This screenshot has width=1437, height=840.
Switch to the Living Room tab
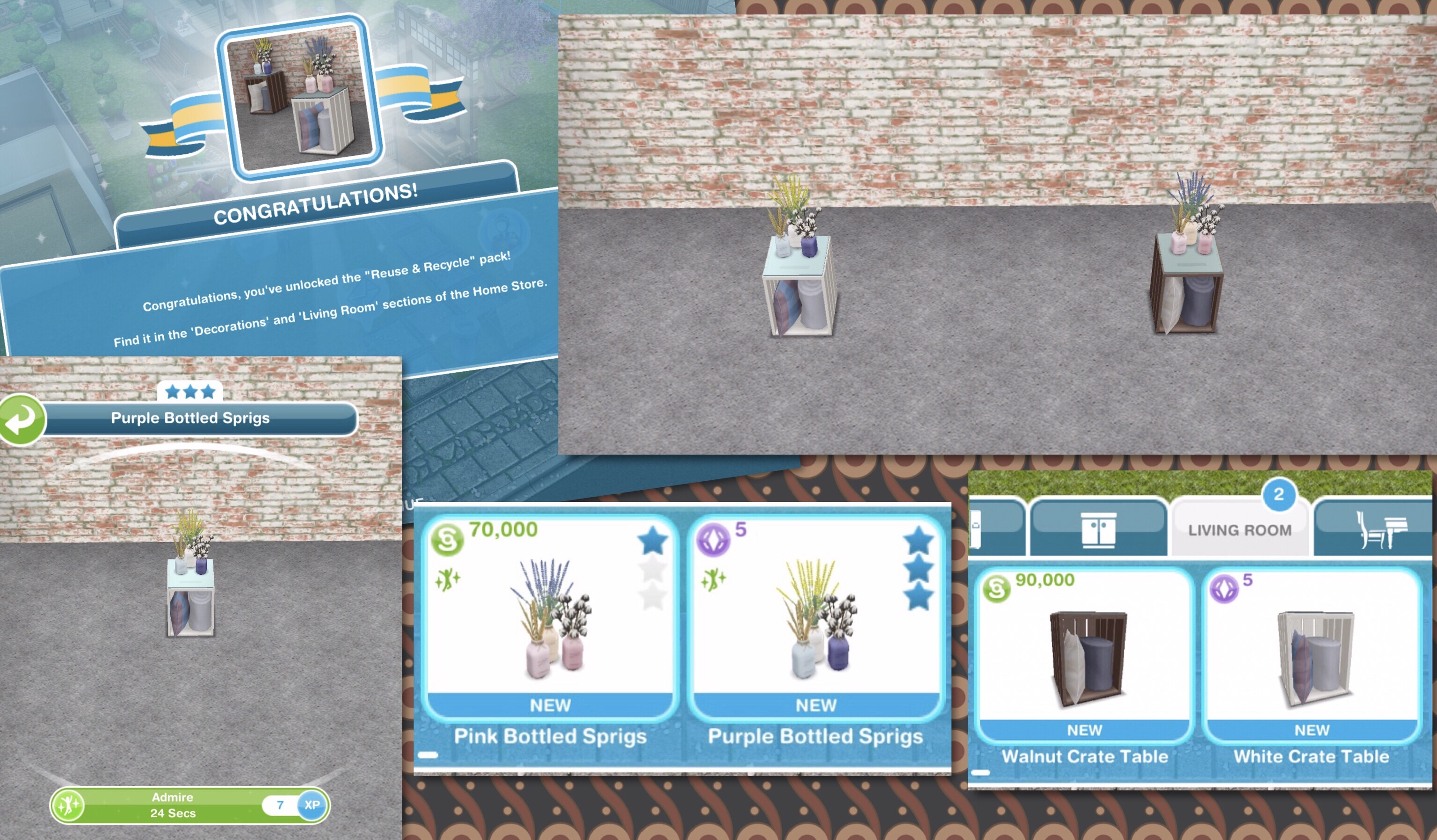(1240, 529)
